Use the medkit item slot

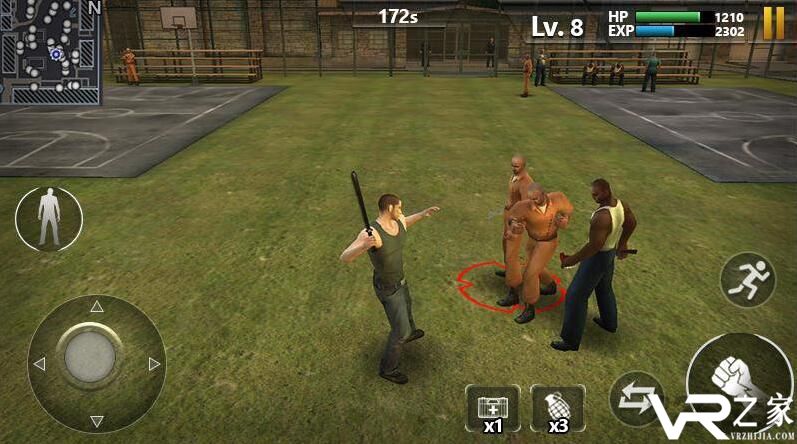pyautogui.click(x=492, y=408)
